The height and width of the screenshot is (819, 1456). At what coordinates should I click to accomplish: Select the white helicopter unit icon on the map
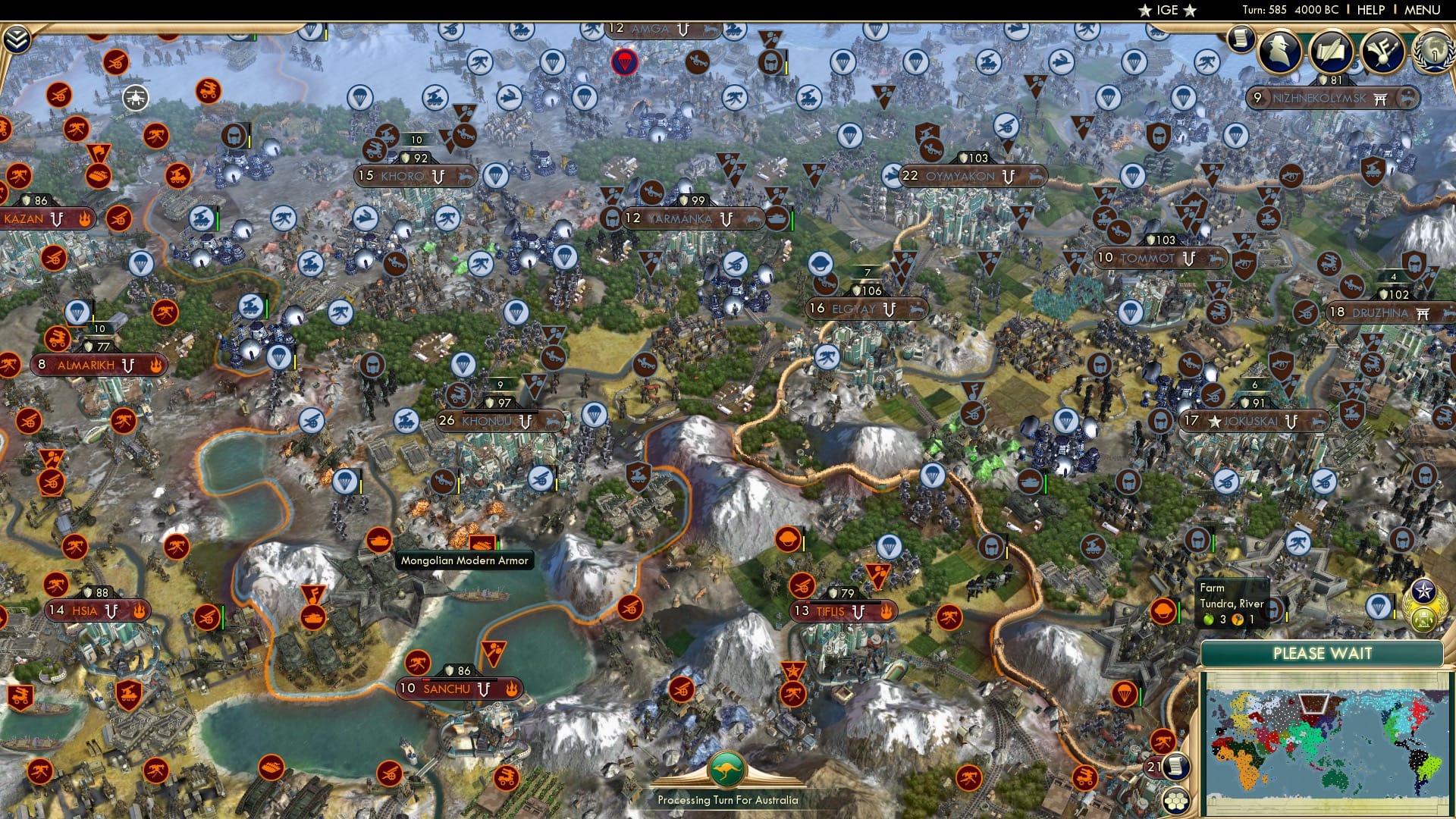click(134, 97)
